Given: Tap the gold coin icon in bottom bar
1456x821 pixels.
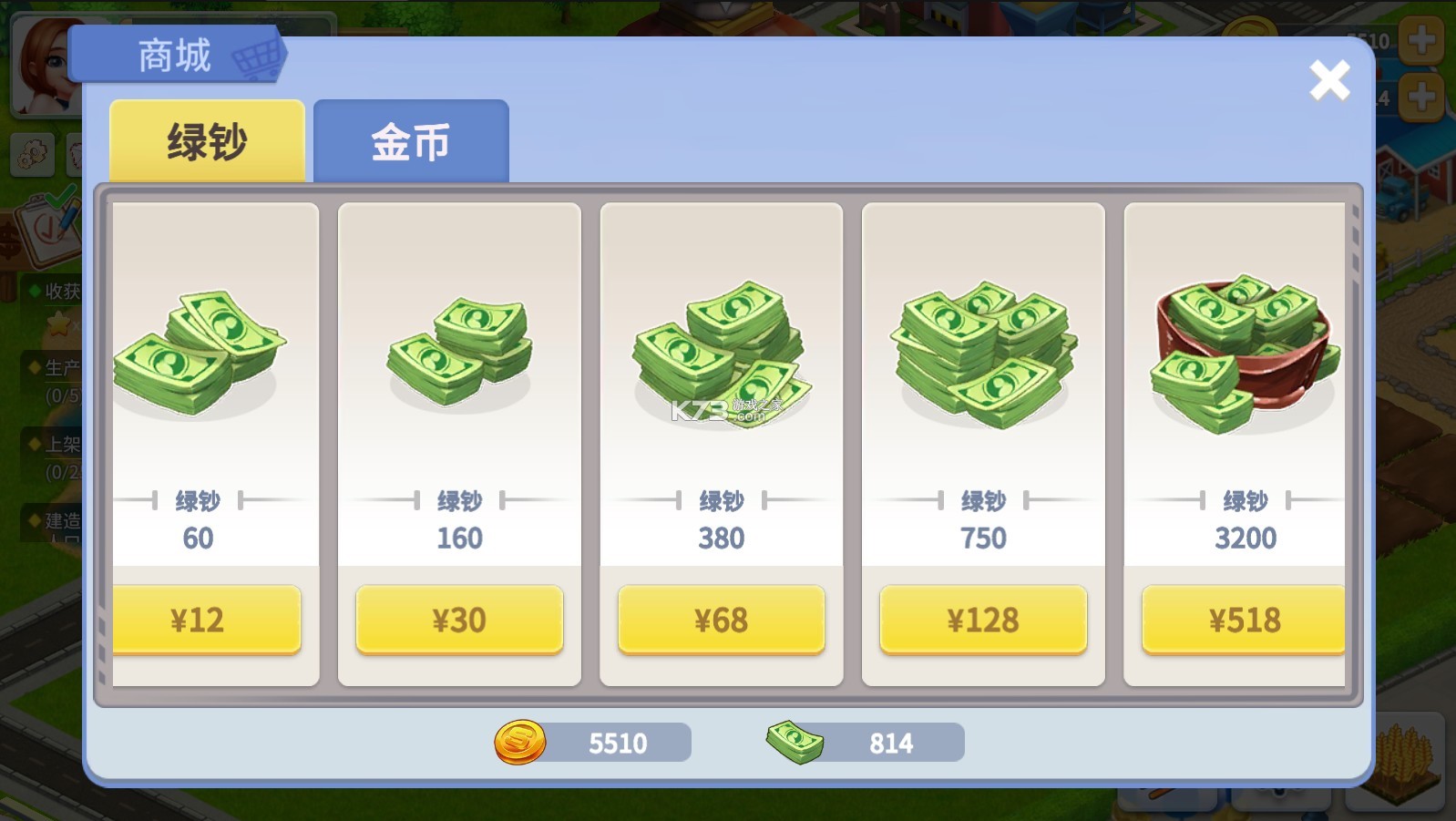Looking at the screenshot, I should 518,743.
